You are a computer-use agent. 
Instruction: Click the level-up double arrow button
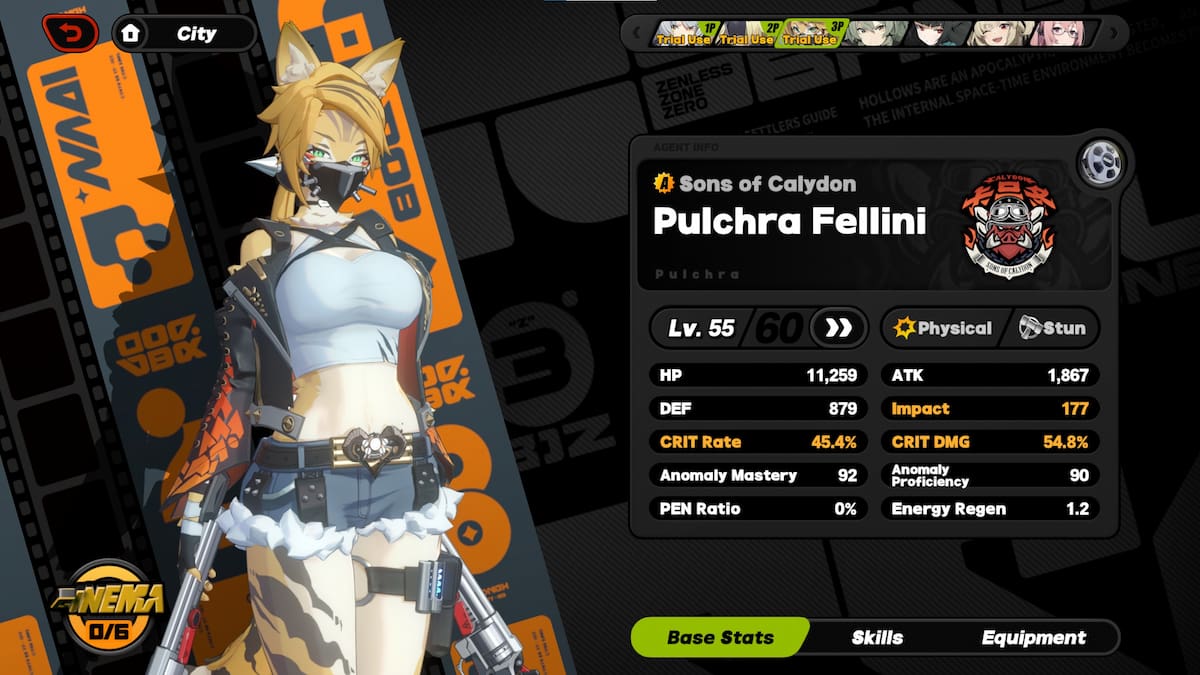click(837, 328)
